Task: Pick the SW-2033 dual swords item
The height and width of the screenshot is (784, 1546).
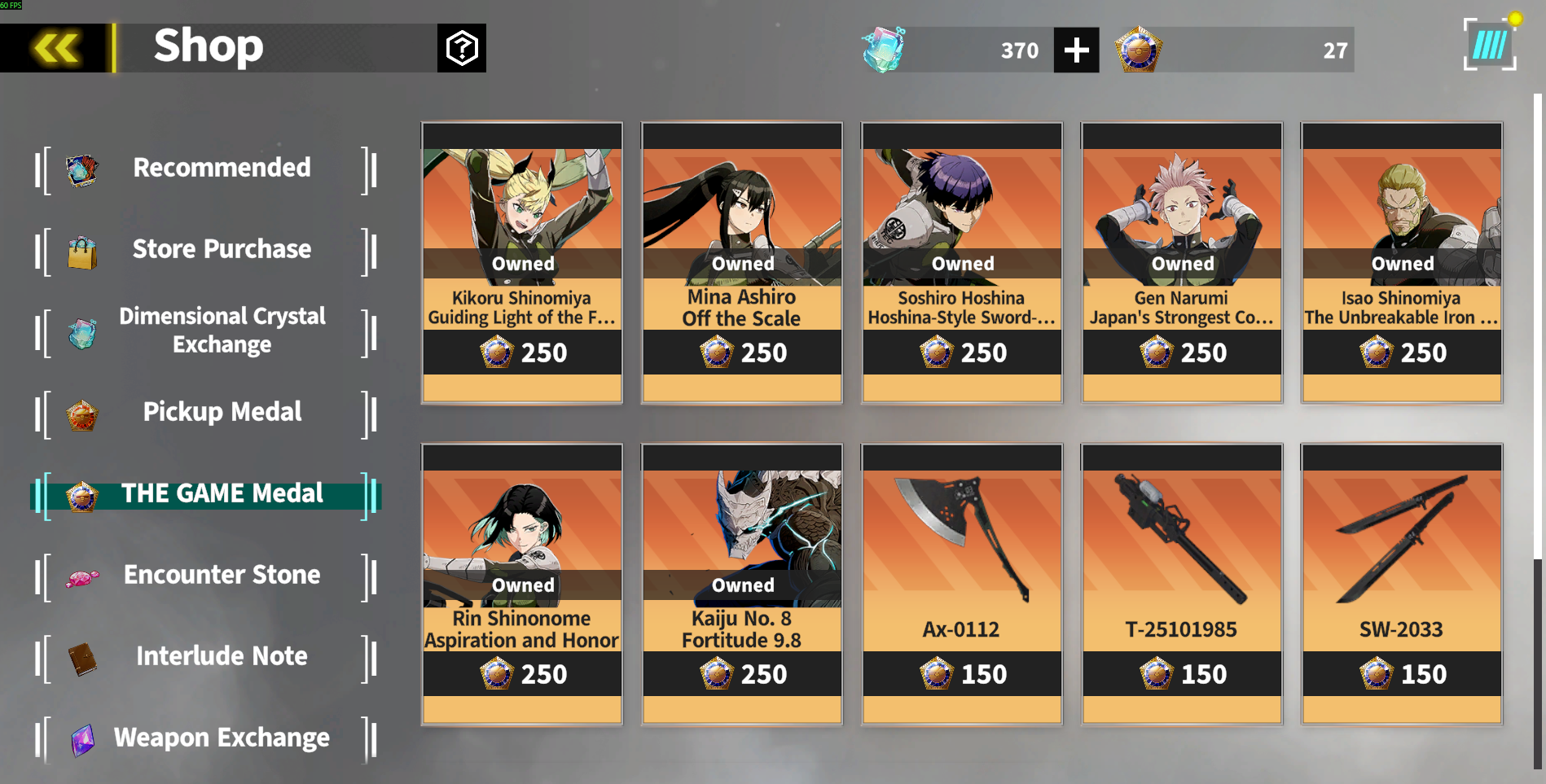Action: pyautogui.click(x=1402, y=584)
